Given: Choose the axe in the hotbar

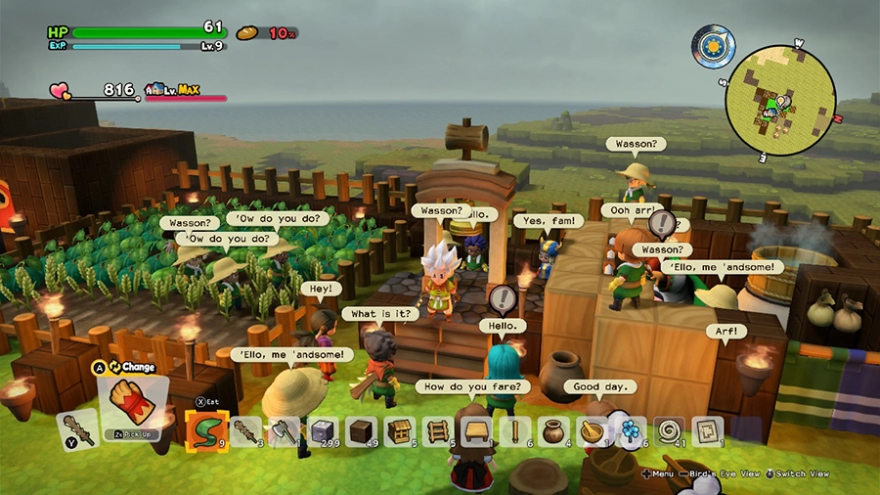Looking at the screenshot, I should [284, 431].
